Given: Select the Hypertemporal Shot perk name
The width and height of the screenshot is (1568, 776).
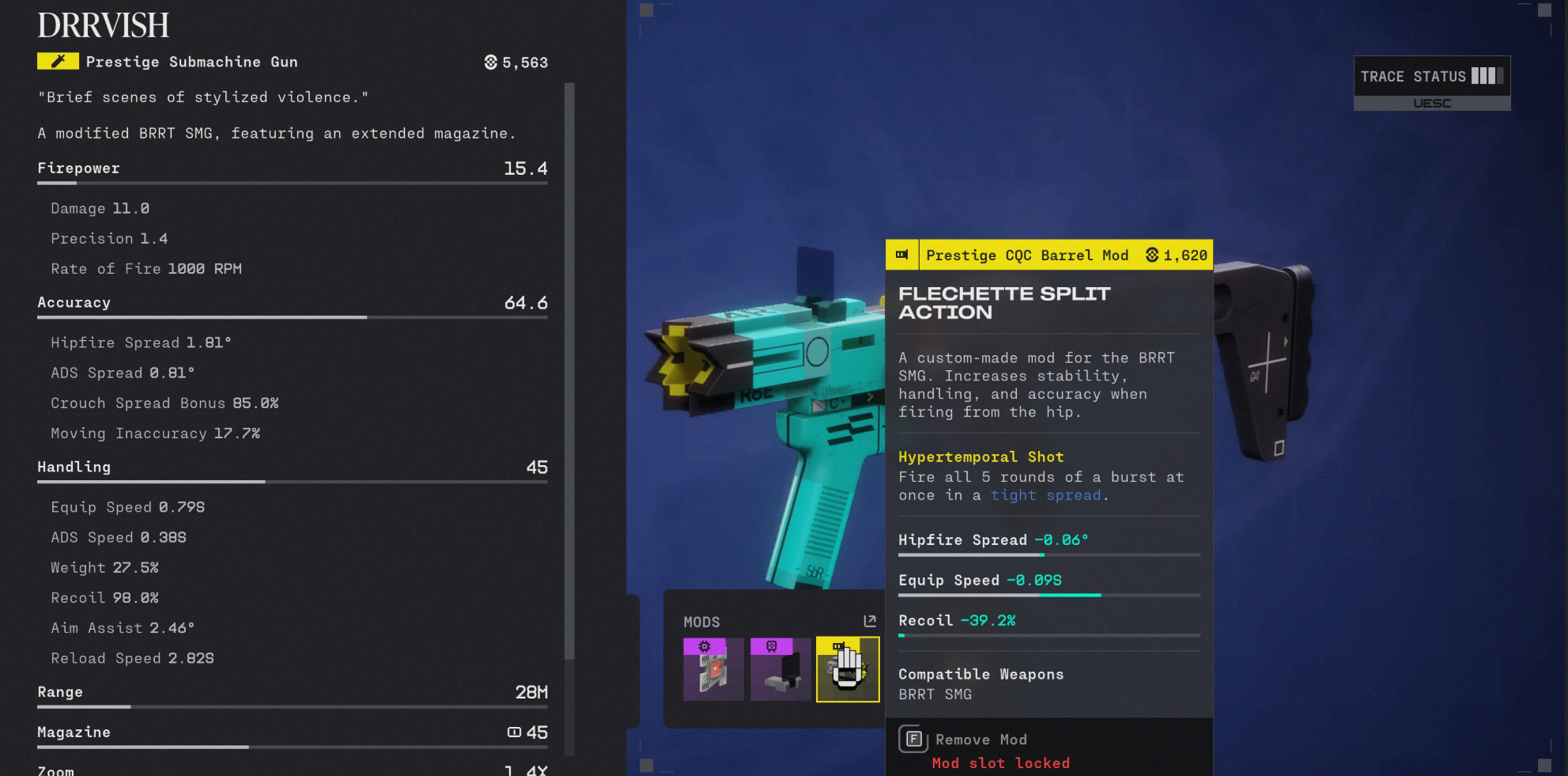Looking at the screenshot, I should [x=980, y=457].
